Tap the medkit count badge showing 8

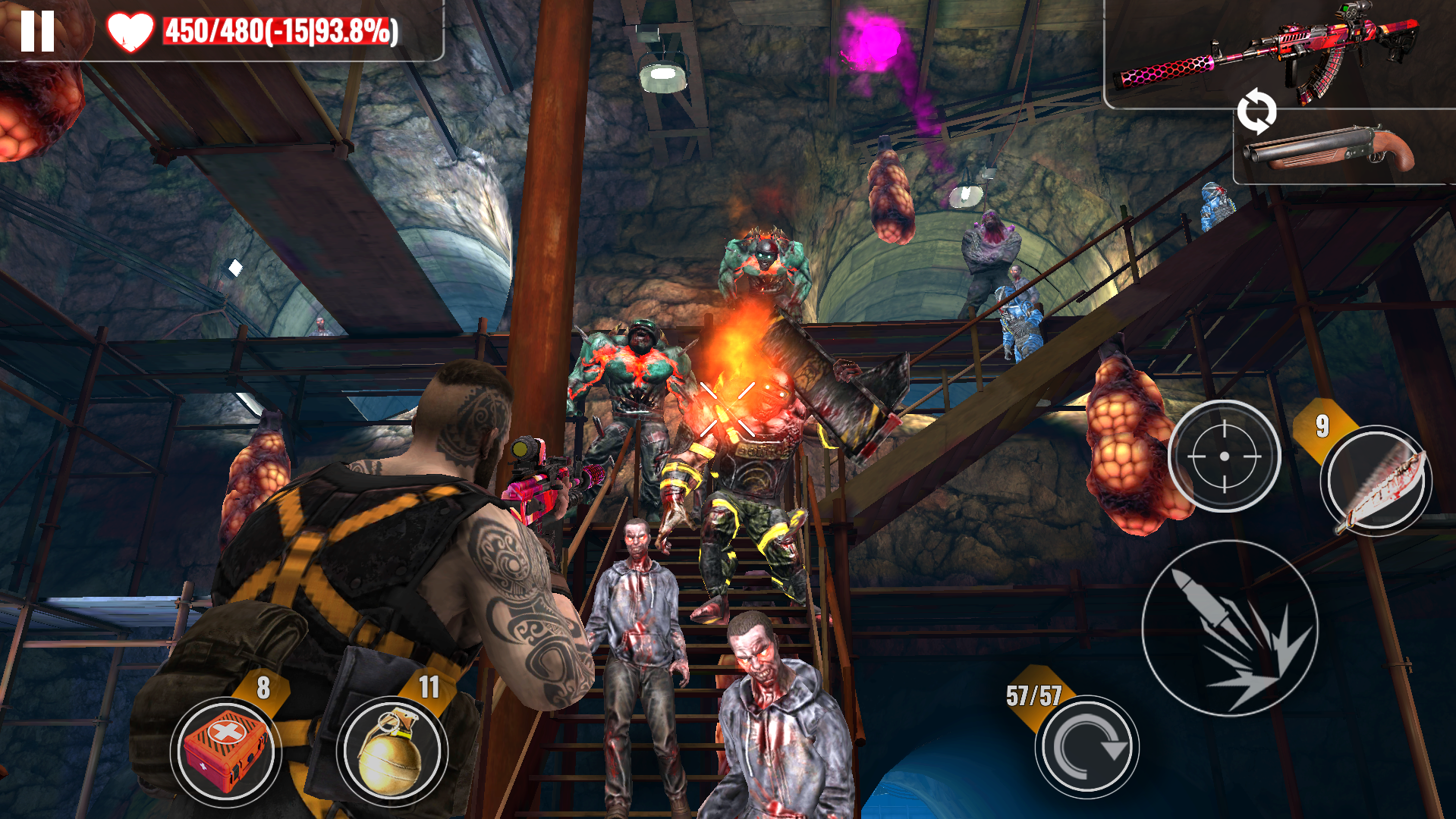262,686
